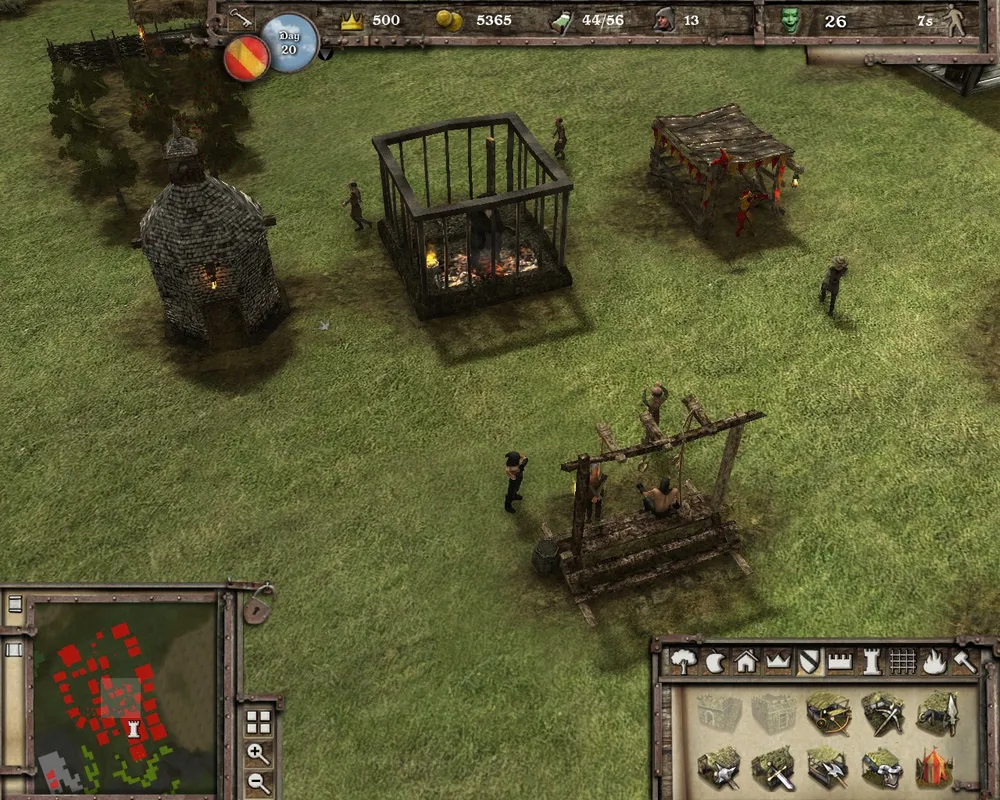The width and height of the screenshot is (1000, 800).
Task: Click the minimap castle keep marker
Action: (133, 727)
